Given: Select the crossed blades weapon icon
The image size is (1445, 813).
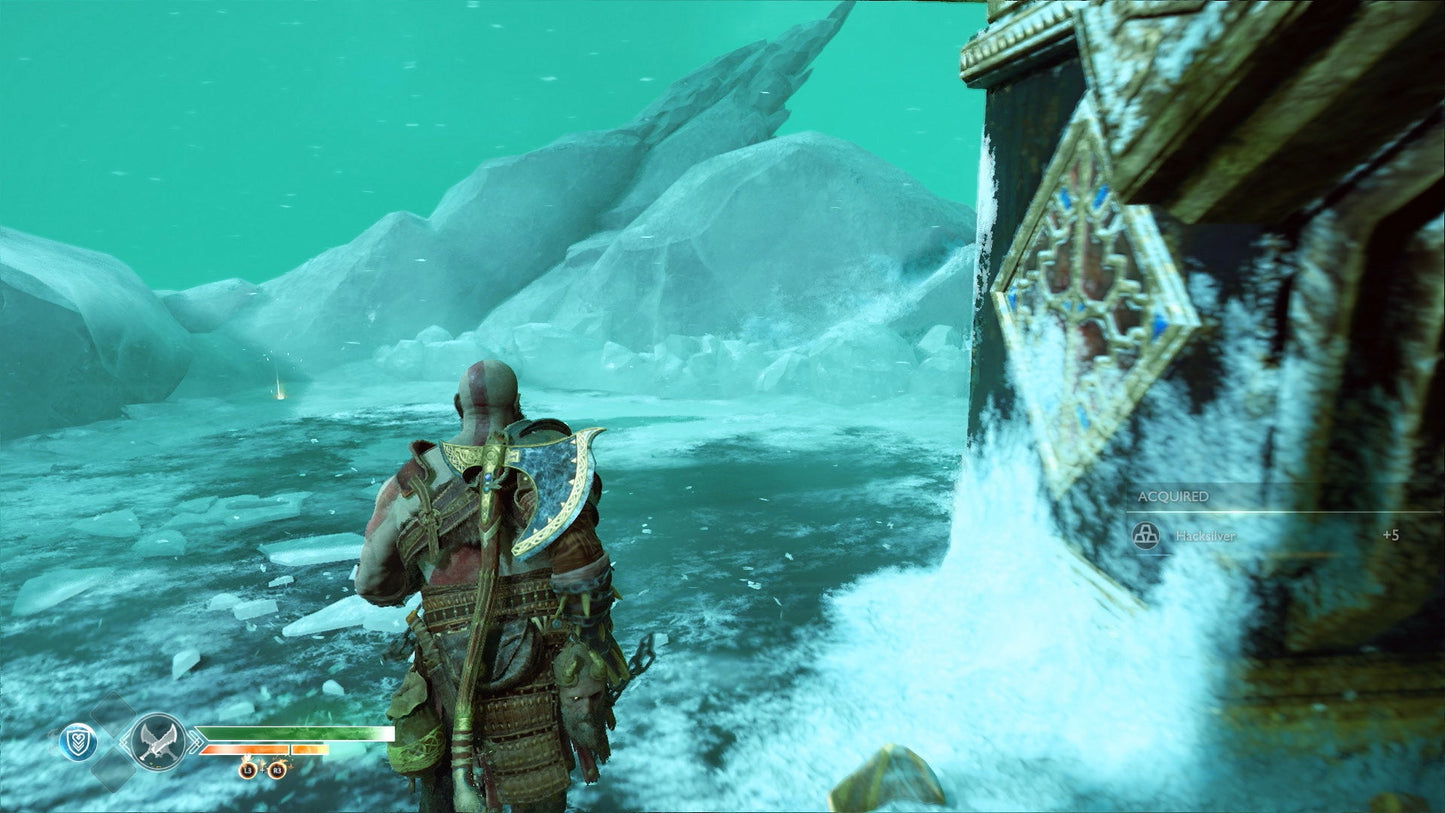Looking at the screenshot, I should [x=160, y=741].
